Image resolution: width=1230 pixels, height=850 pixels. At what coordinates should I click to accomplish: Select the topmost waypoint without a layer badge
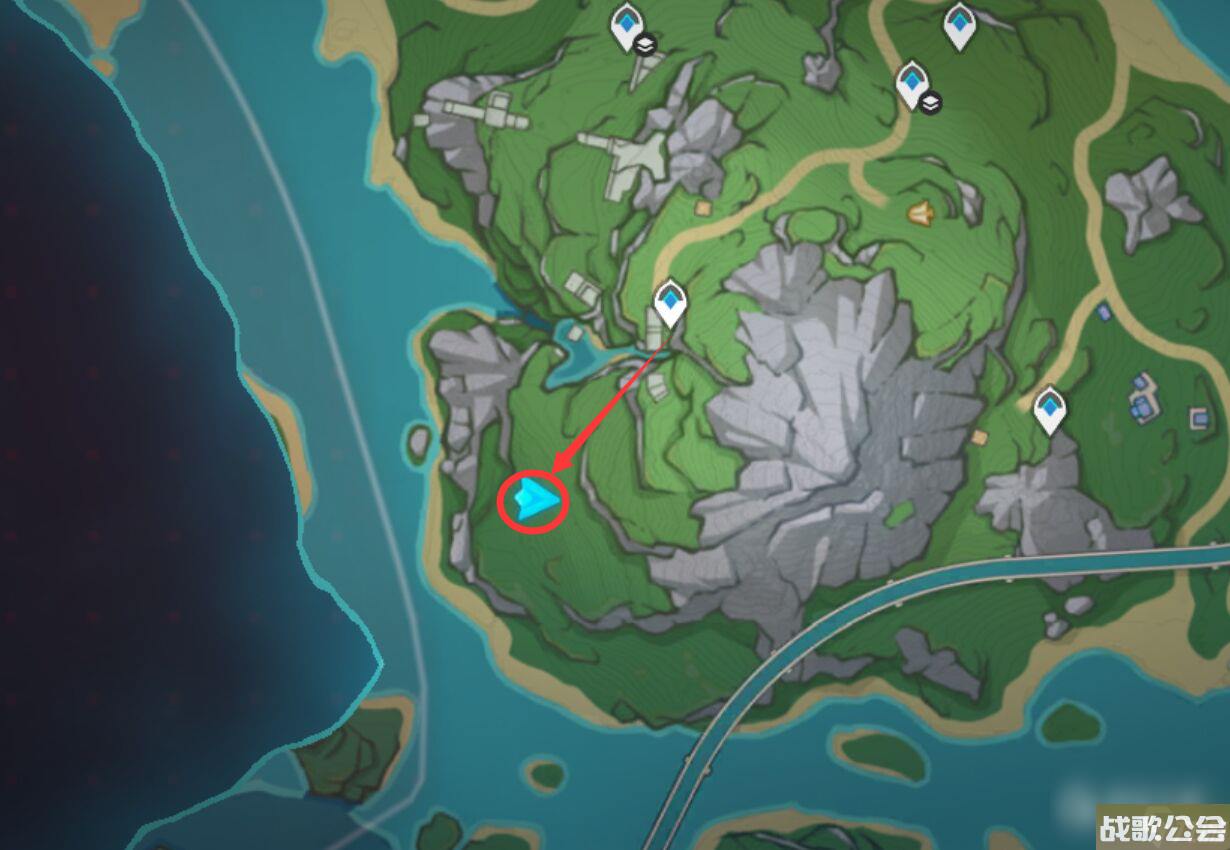point(959,26)
